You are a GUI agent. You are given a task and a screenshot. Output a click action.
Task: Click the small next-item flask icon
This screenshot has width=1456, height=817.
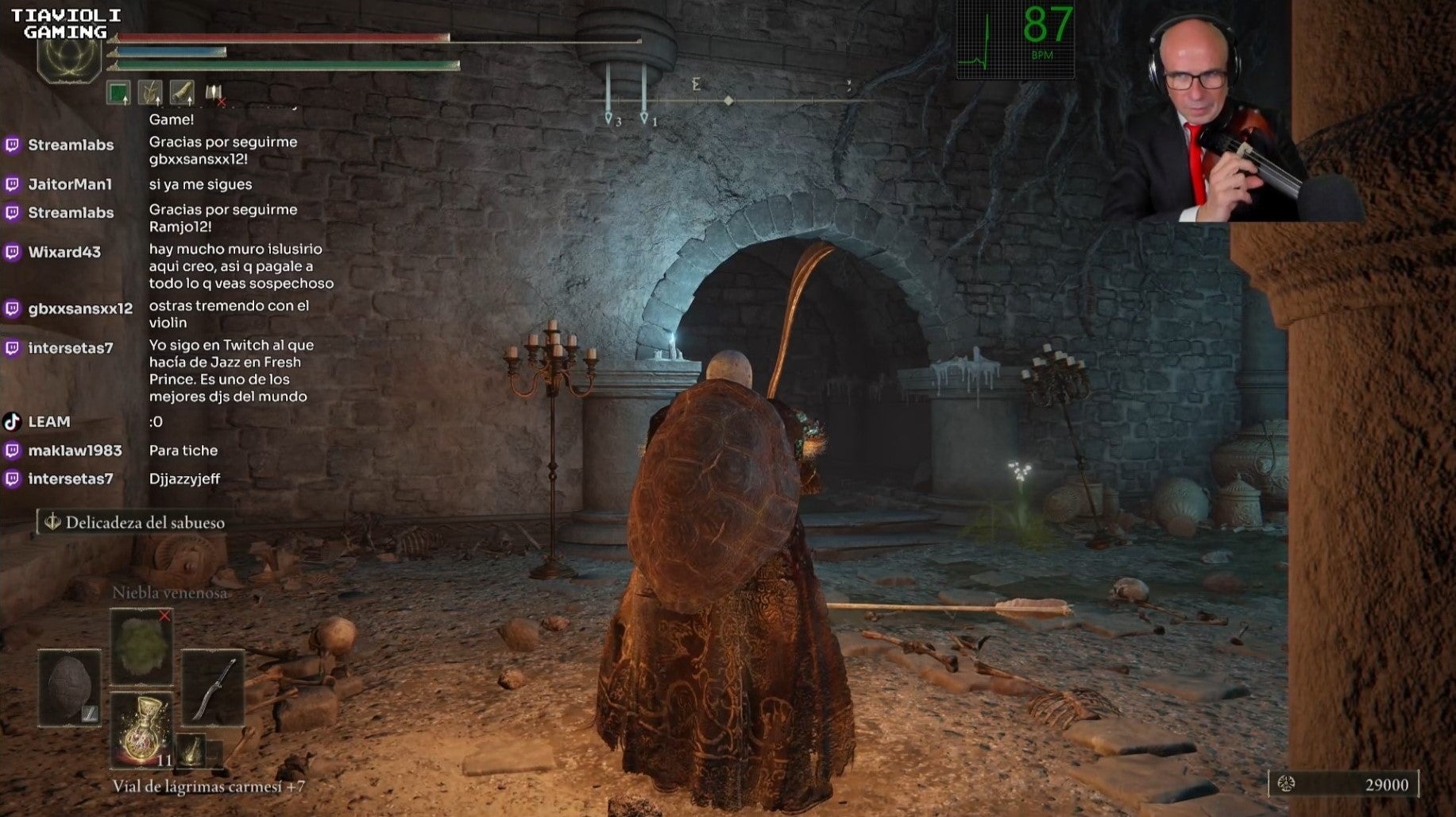point(191,749)
